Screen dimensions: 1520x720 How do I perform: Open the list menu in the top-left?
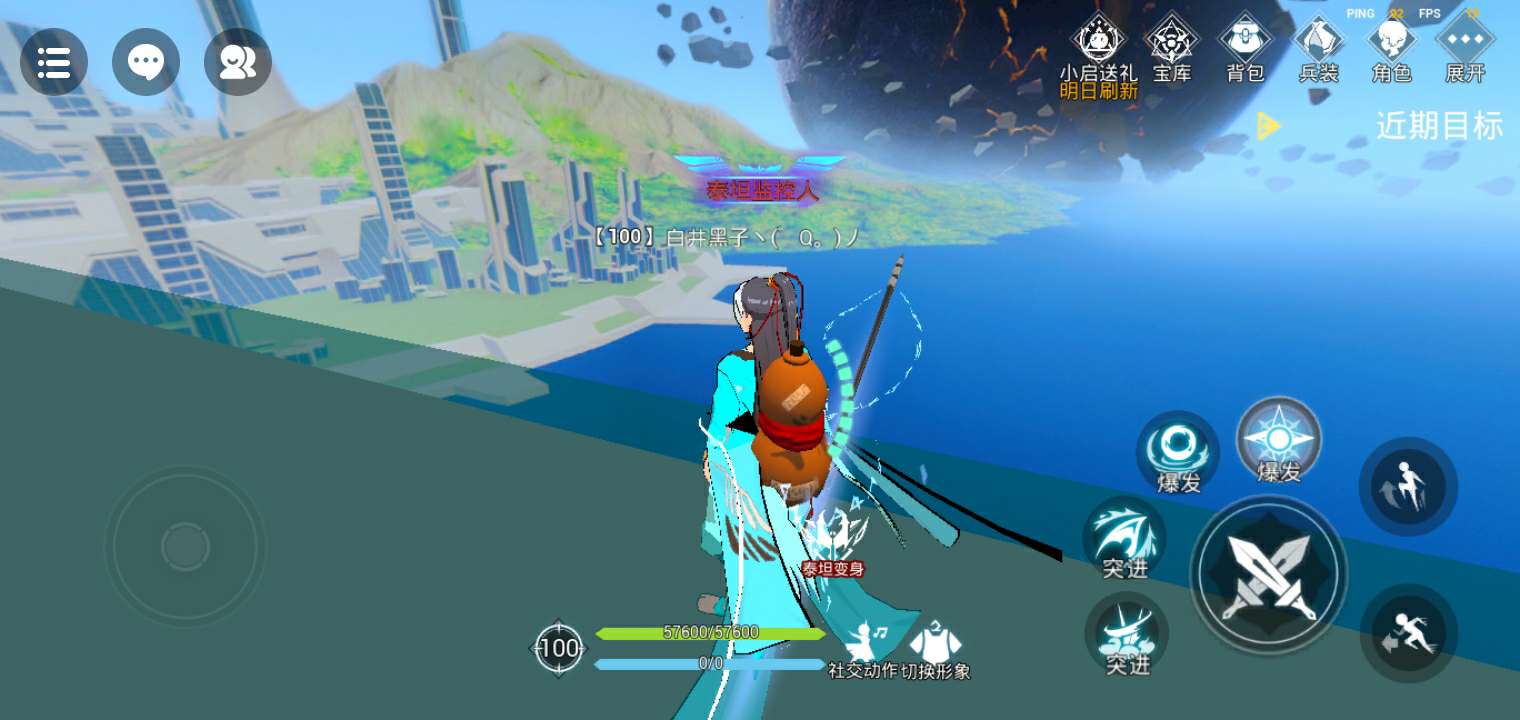54,62
